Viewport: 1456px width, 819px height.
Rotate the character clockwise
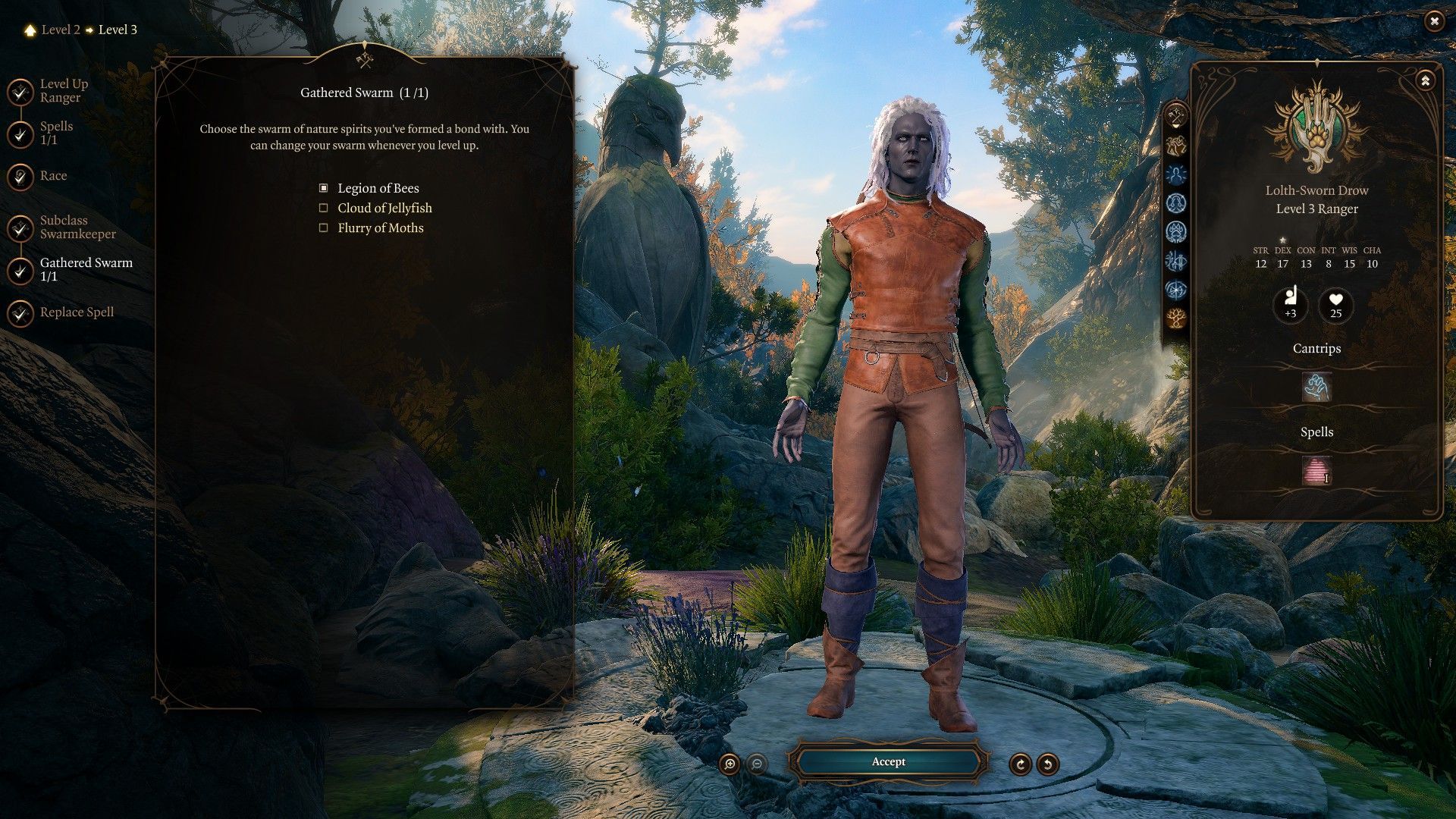[x=1020, y=764]
